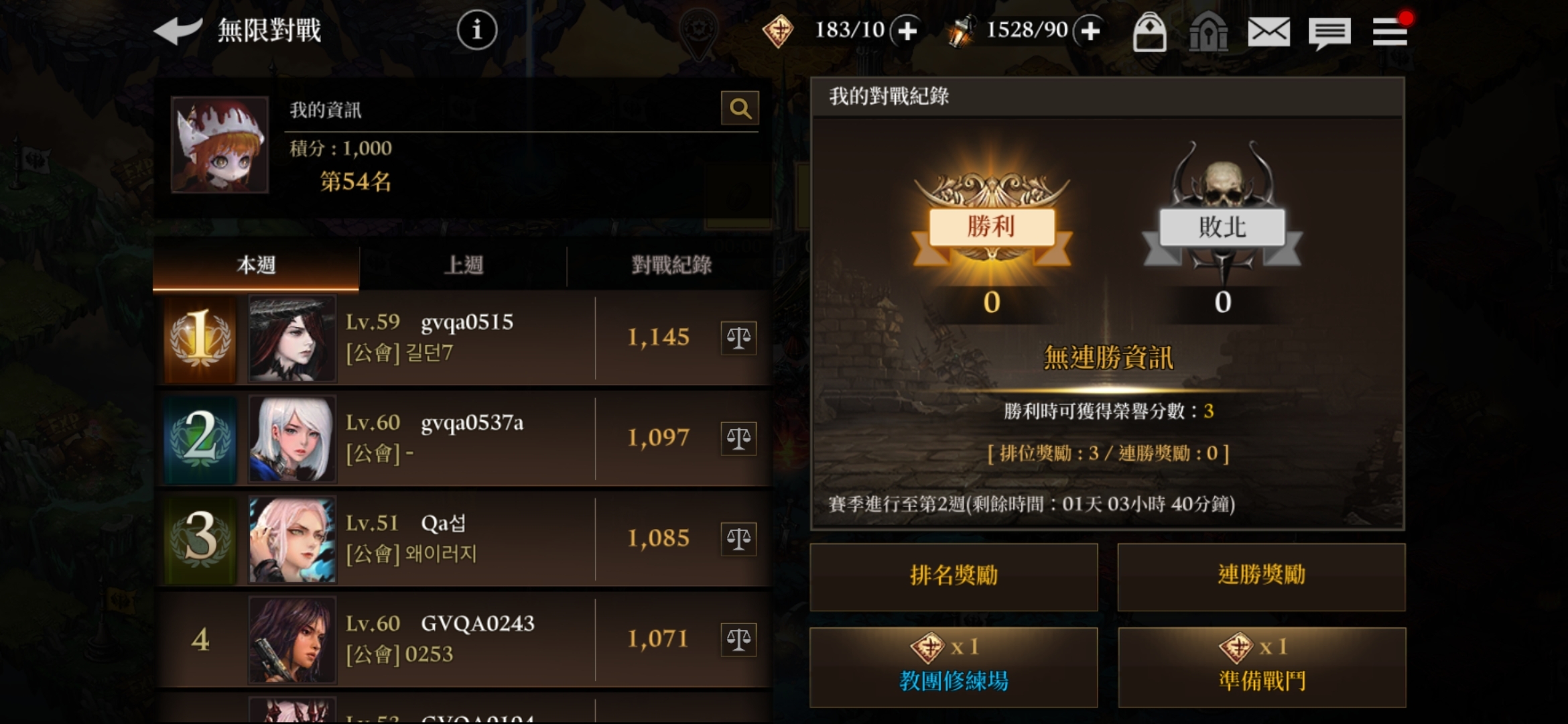Viewport: 1568px width, 724px height.
Task: Add ticket currency with the 183/10 plus button
Action: tap(906, 31)
